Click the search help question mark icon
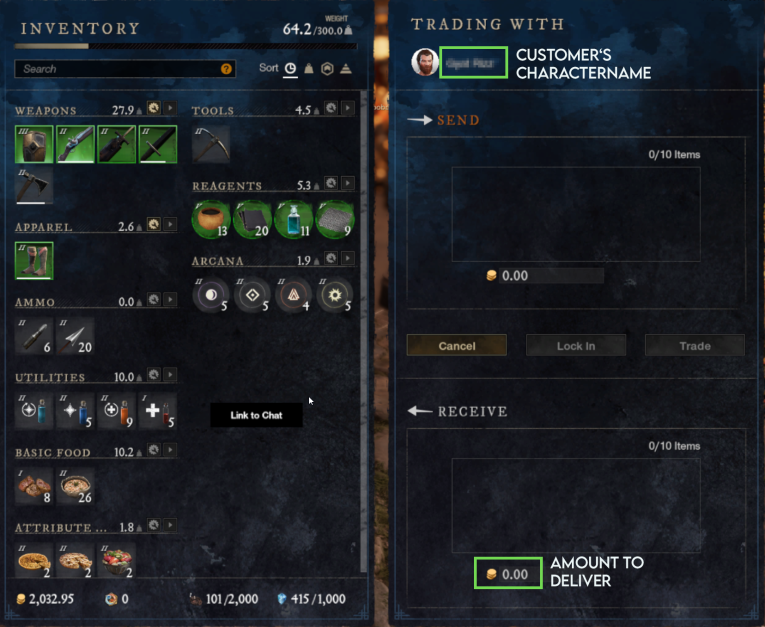 227,69
